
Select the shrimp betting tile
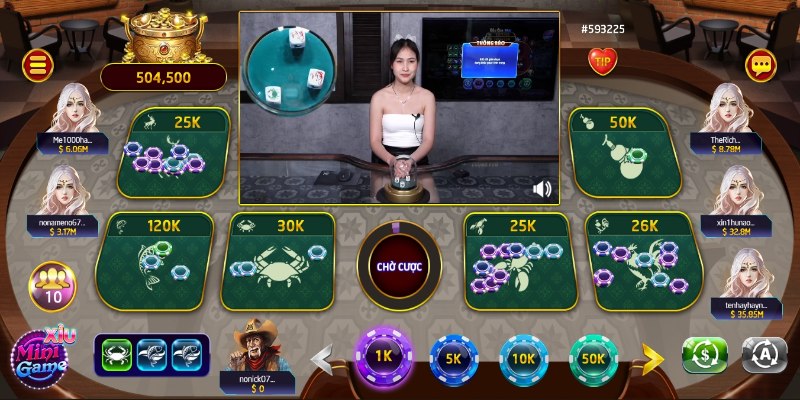519,260
